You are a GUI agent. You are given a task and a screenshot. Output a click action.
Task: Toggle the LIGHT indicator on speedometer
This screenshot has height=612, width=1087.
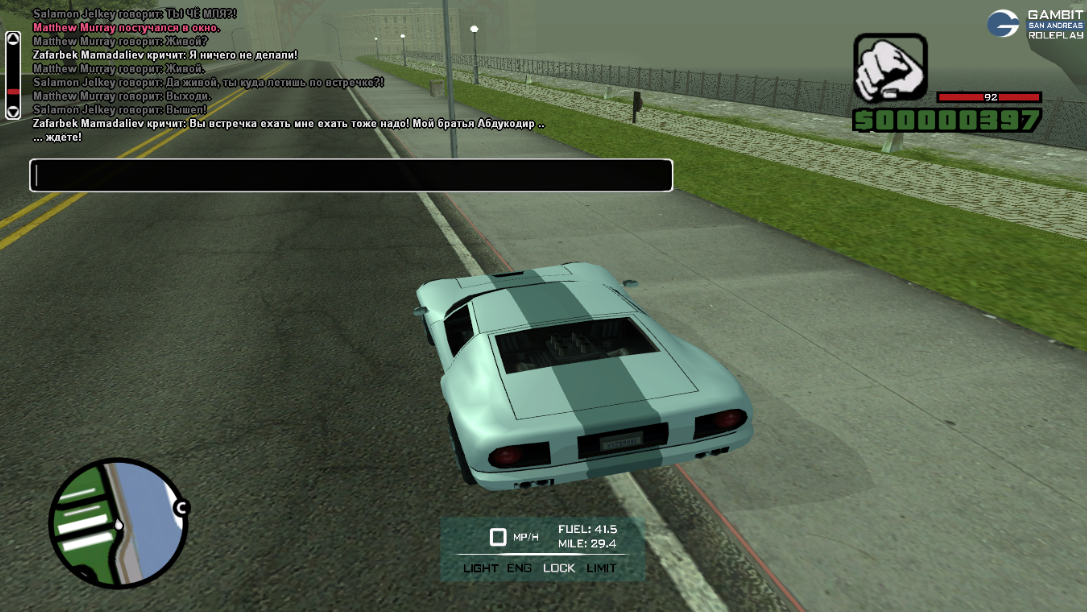pos(481,568)
